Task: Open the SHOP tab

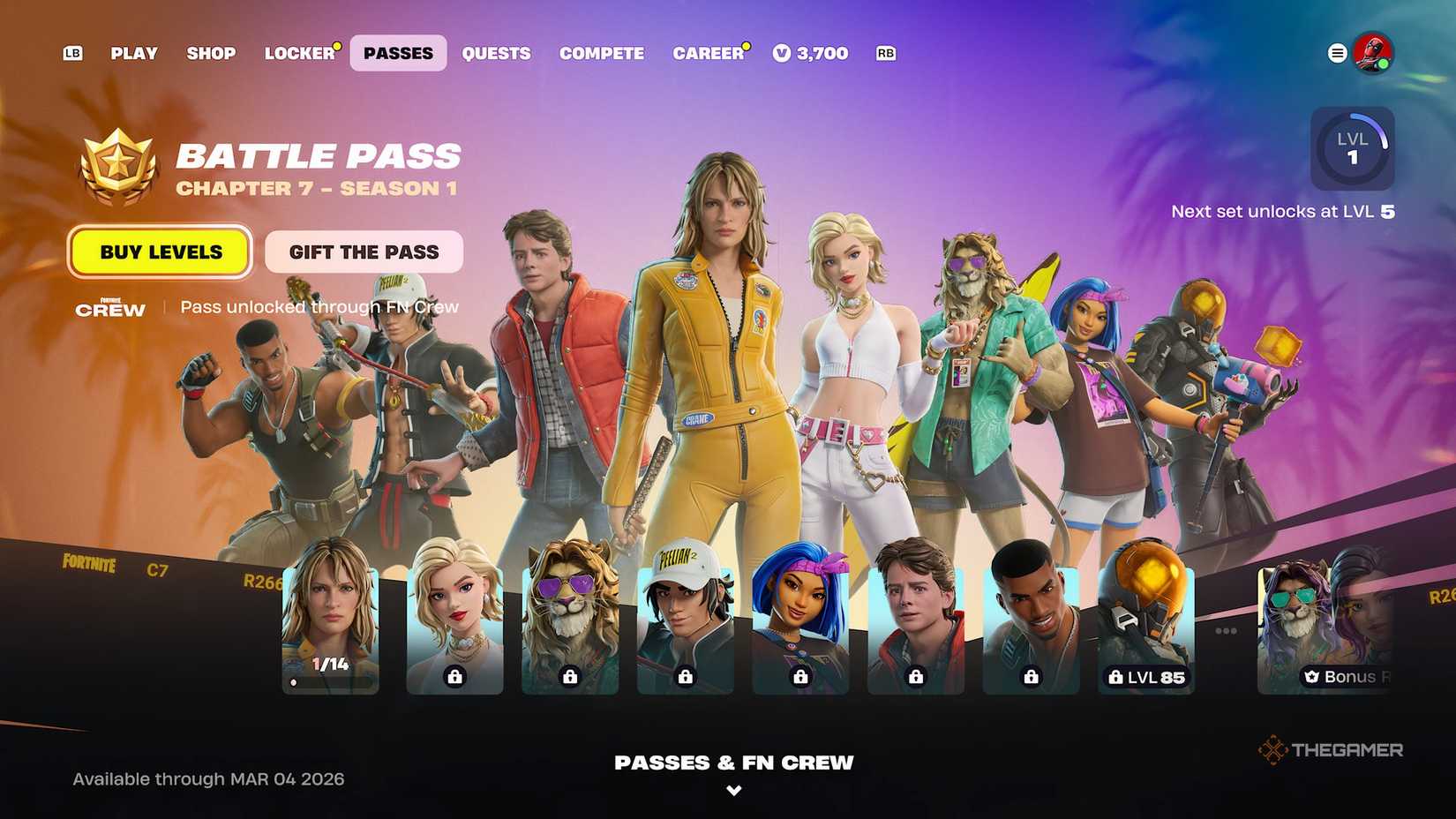Action: tap(211, 54)
